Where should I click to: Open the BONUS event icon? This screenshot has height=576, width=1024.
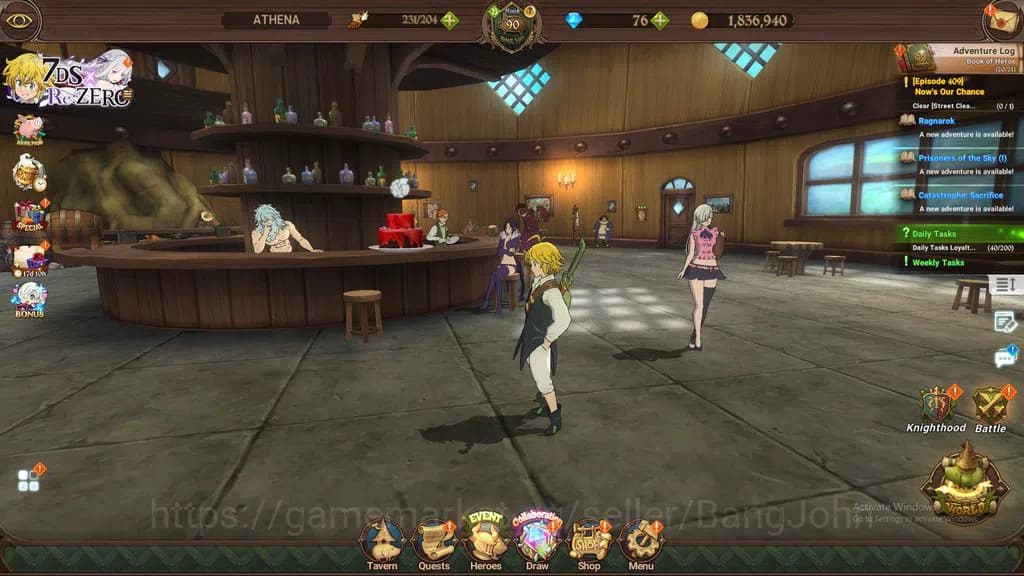coord(29,300)
